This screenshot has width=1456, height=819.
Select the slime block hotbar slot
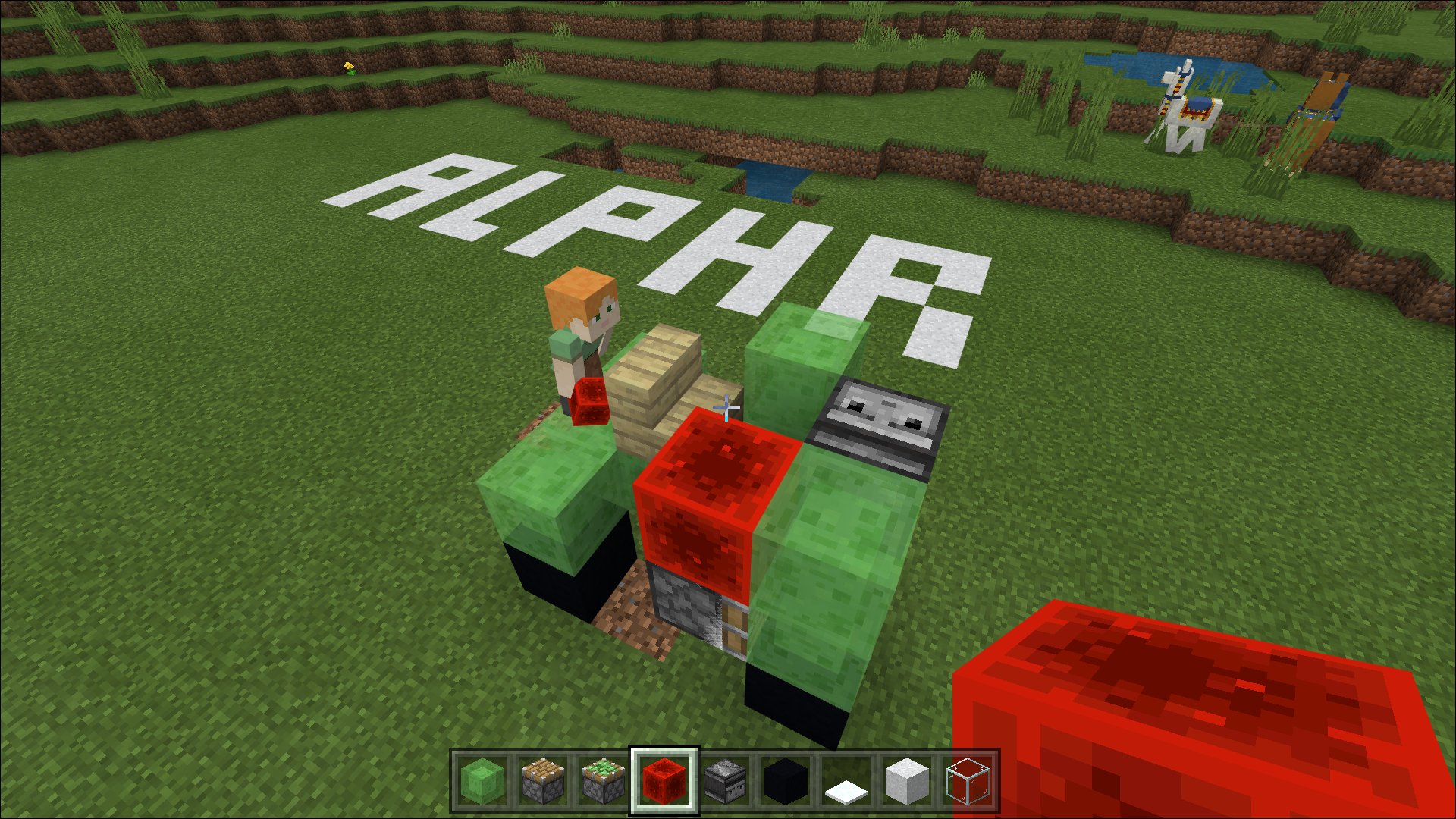482,782
